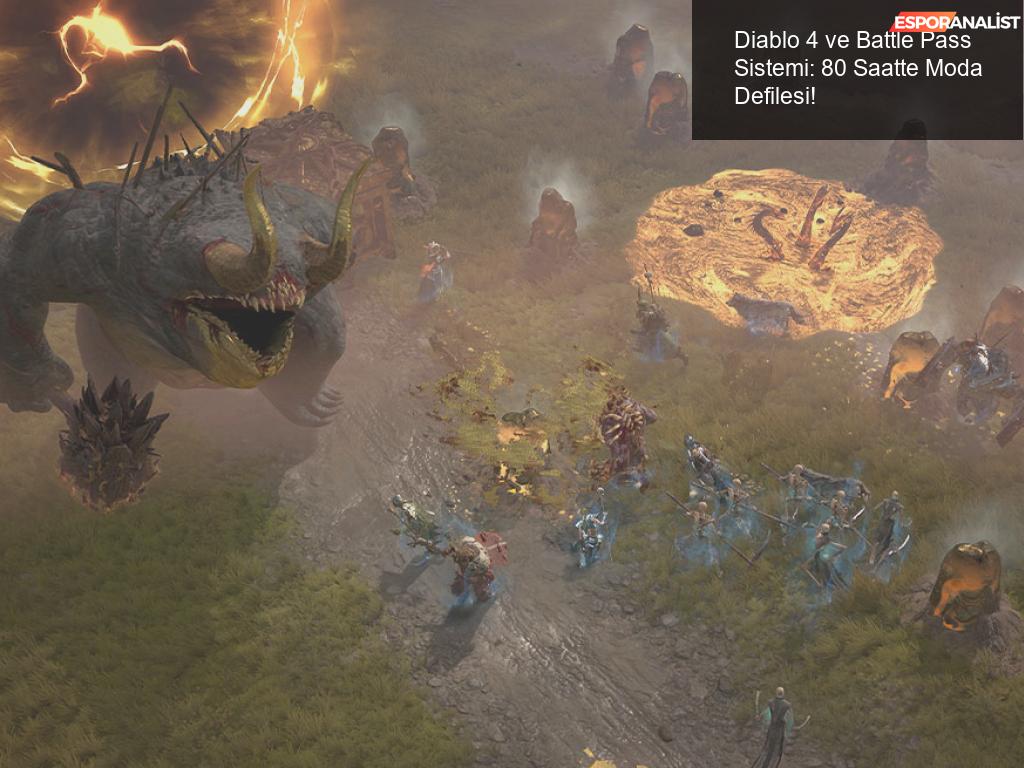Click the ESPORANALIST logo
Viewport: 1024px width, 768px height.
click(x=955, y=22)
